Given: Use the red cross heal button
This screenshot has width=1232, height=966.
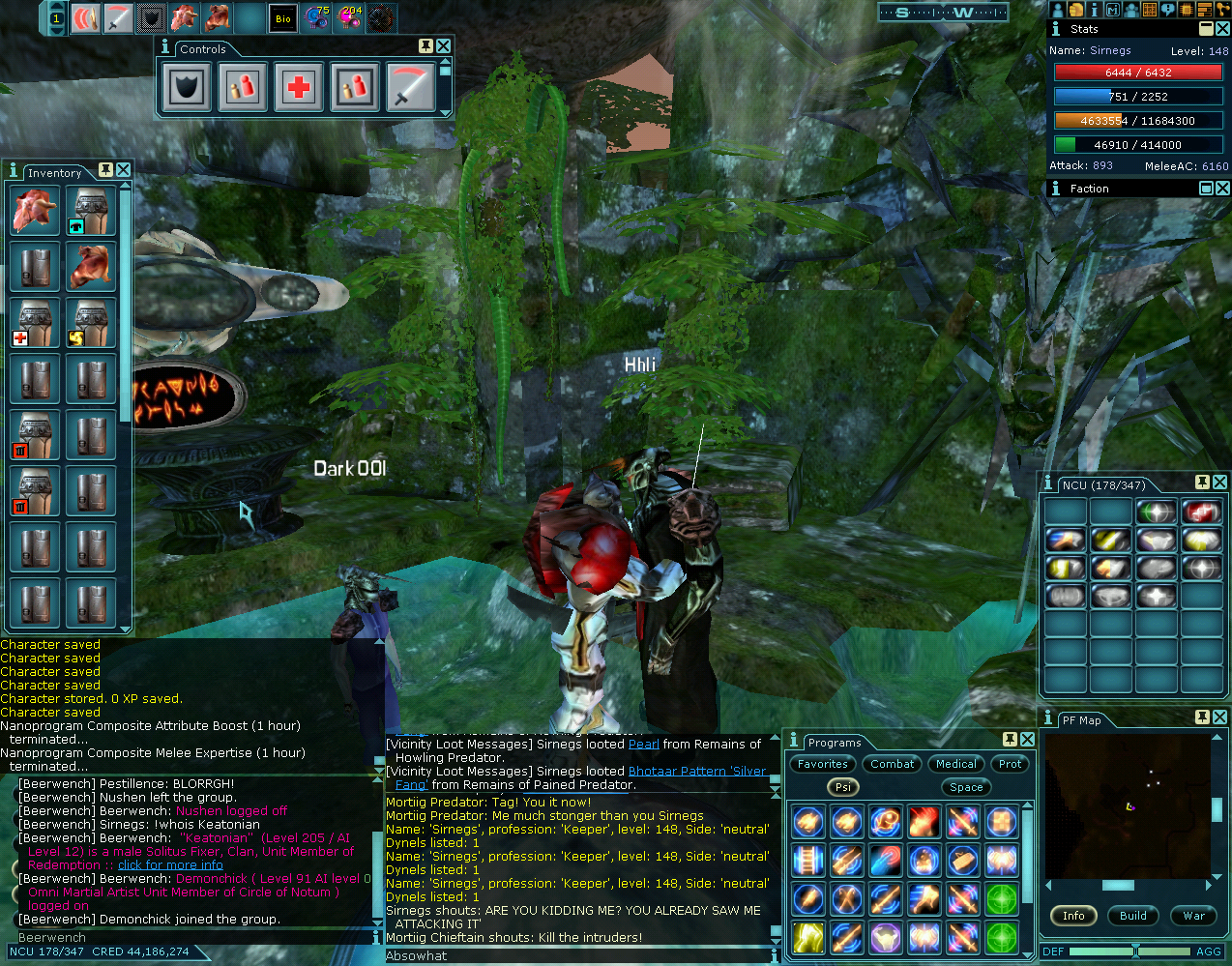Looking at the screenshot, I should 299,88.
